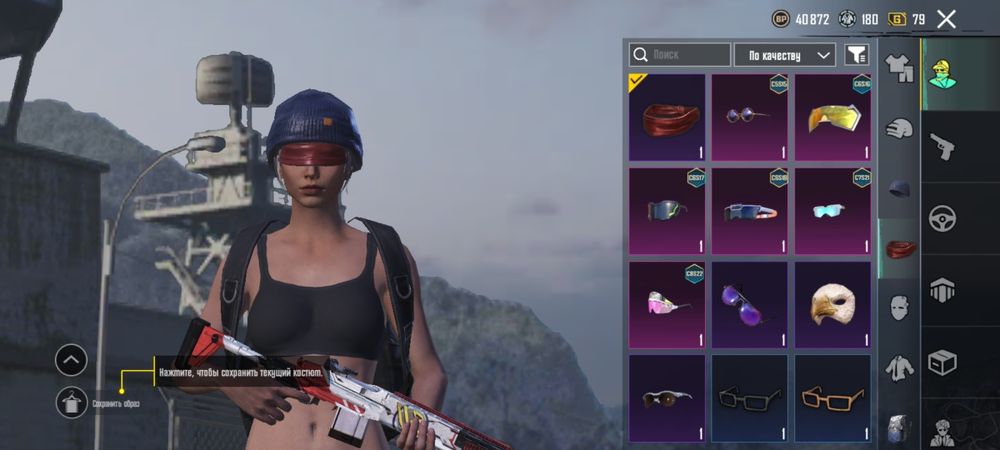This screenshot has width=1000, height=450.
Task: Choose the yellow gold visor item
Action: [x=833, y=117]
